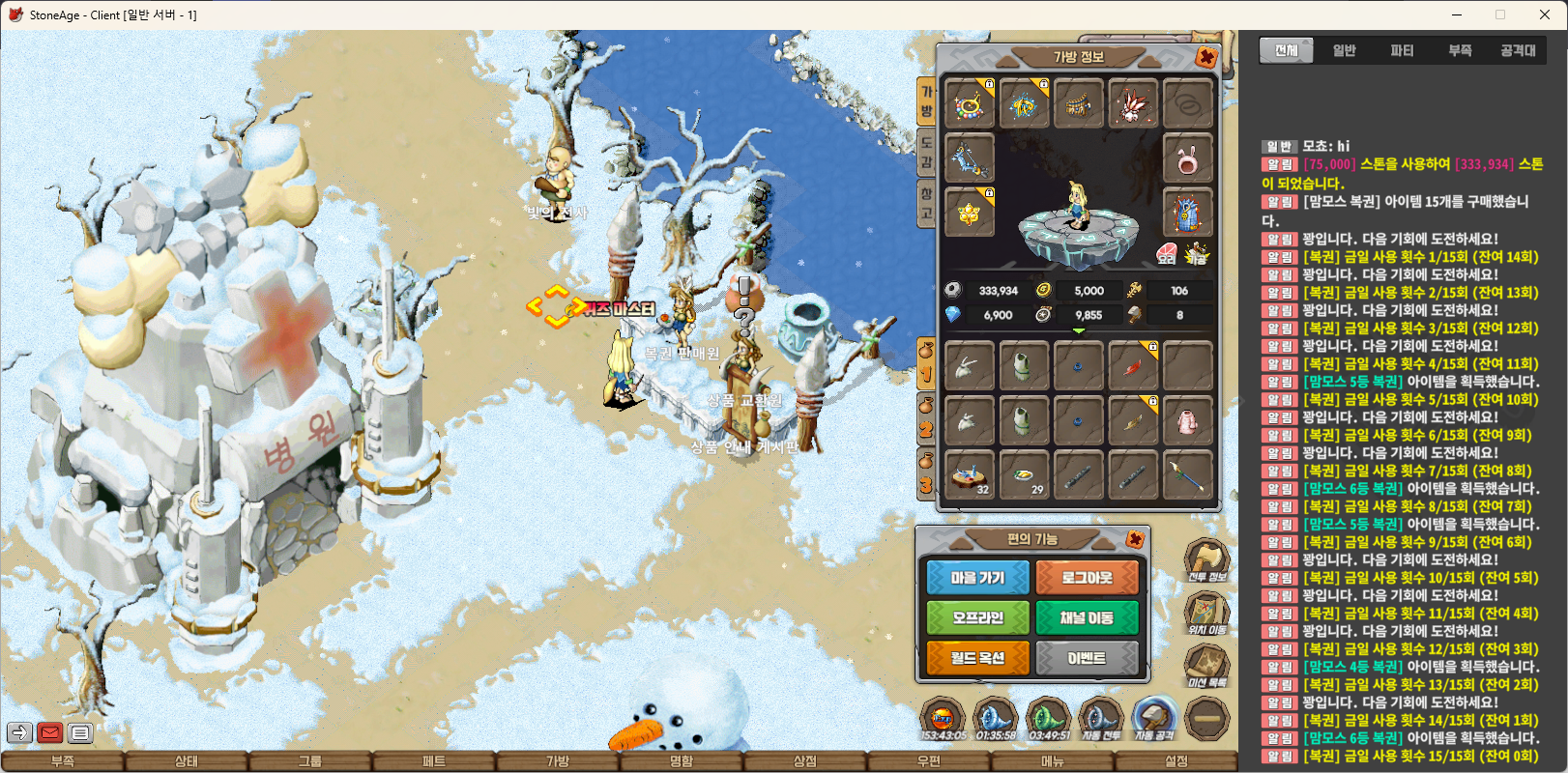The image size is (1568, 773).
Task: Switch chat to the 파티 tab
Action: click(x=1402, y=50)
